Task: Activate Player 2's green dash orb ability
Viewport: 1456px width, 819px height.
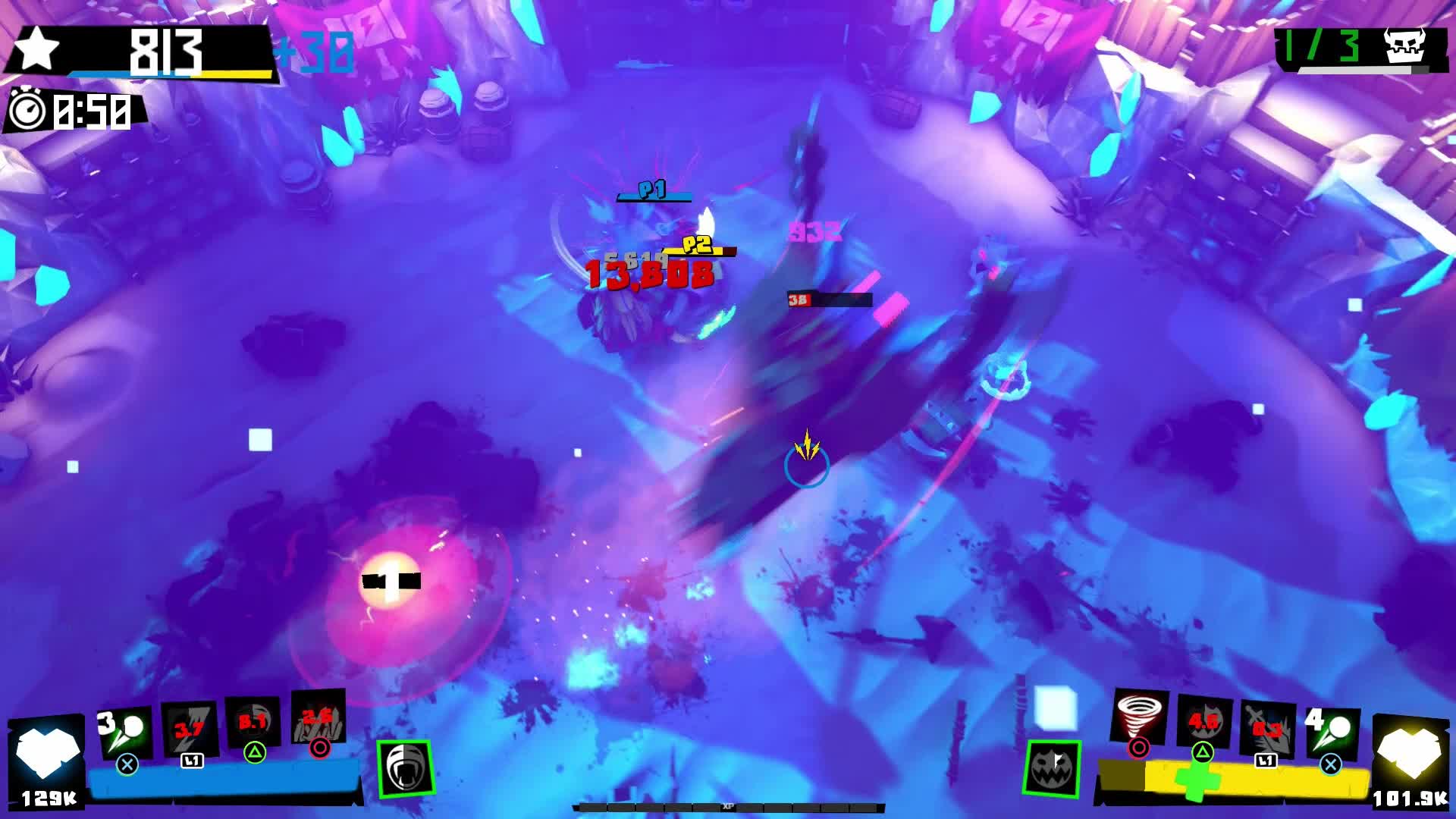Action: click(1332, 732)
